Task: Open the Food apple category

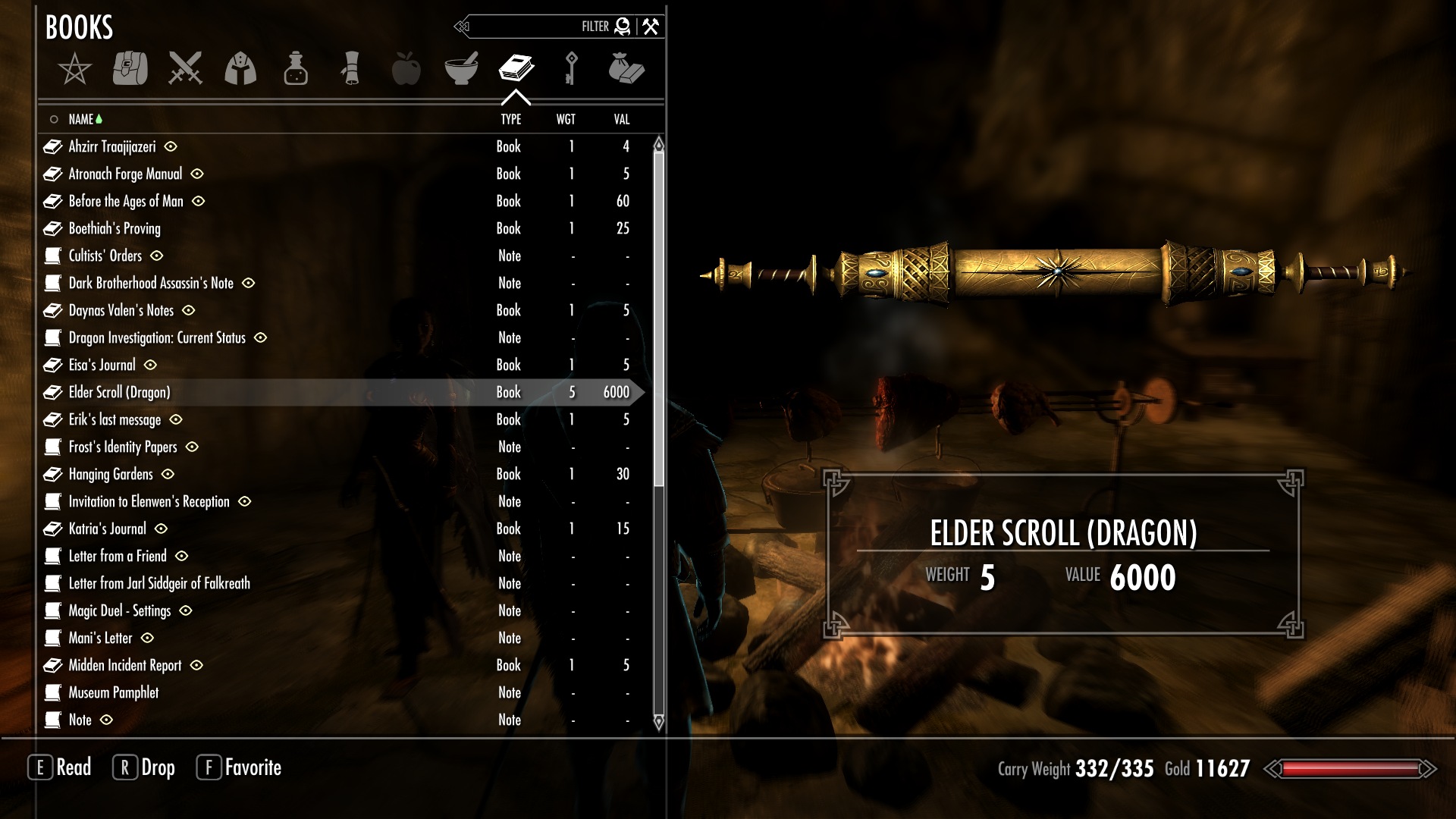Action: [406, 68]
